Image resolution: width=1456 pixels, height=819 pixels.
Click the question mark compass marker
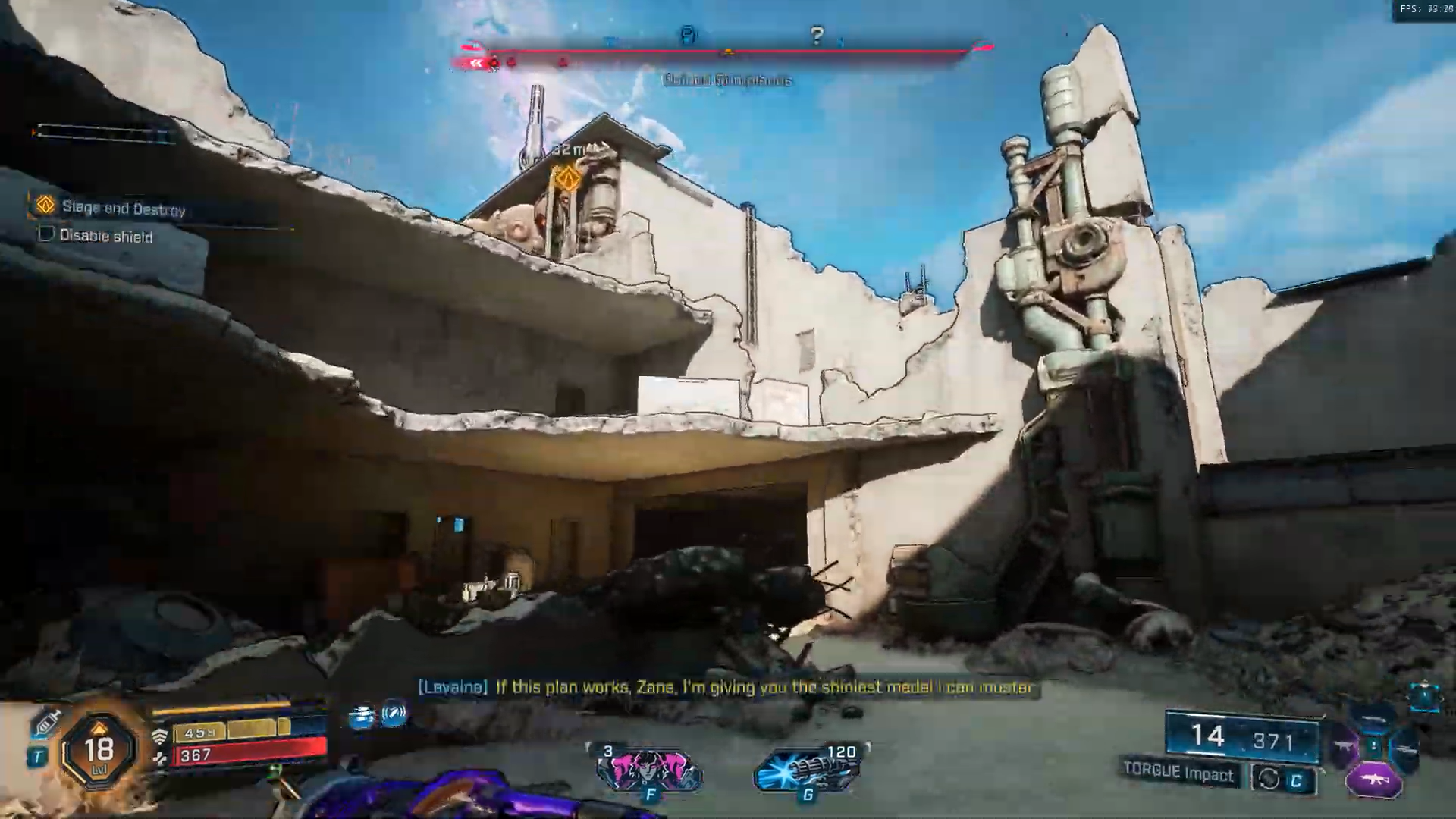817,36
